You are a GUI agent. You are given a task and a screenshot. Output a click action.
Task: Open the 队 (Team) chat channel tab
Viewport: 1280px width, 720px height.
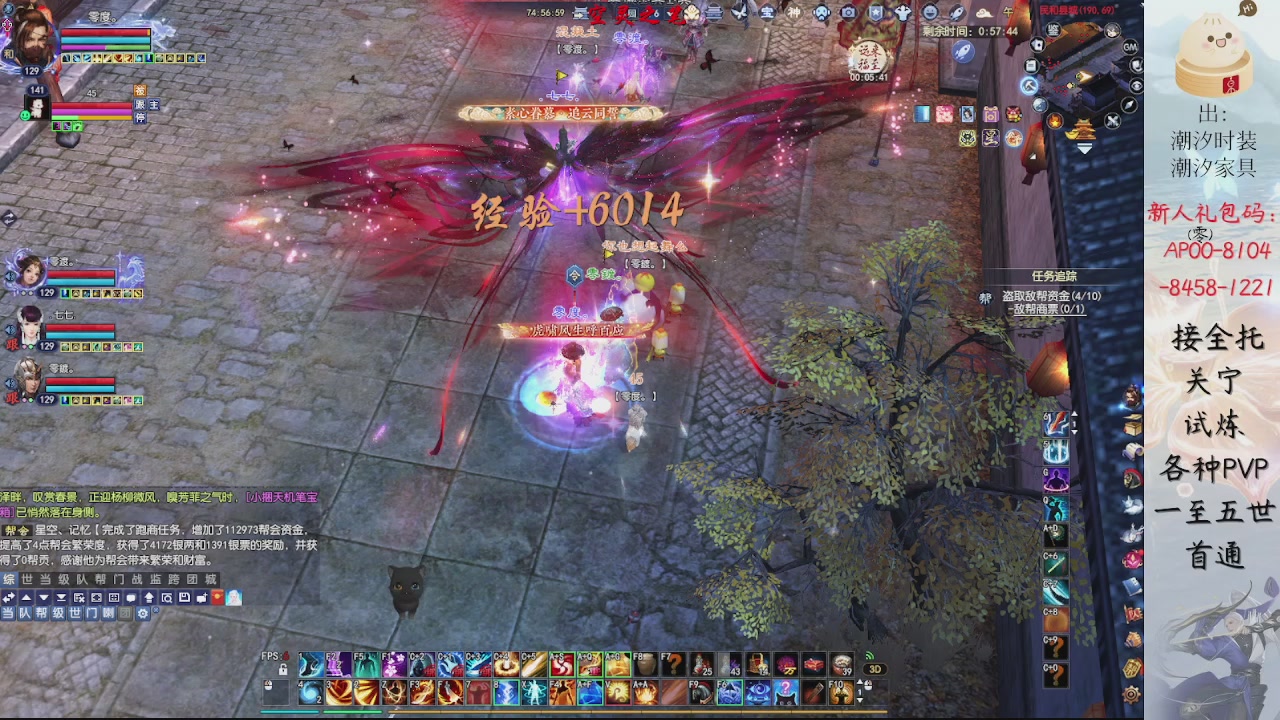pyautogui.click(x=82, y=579)
